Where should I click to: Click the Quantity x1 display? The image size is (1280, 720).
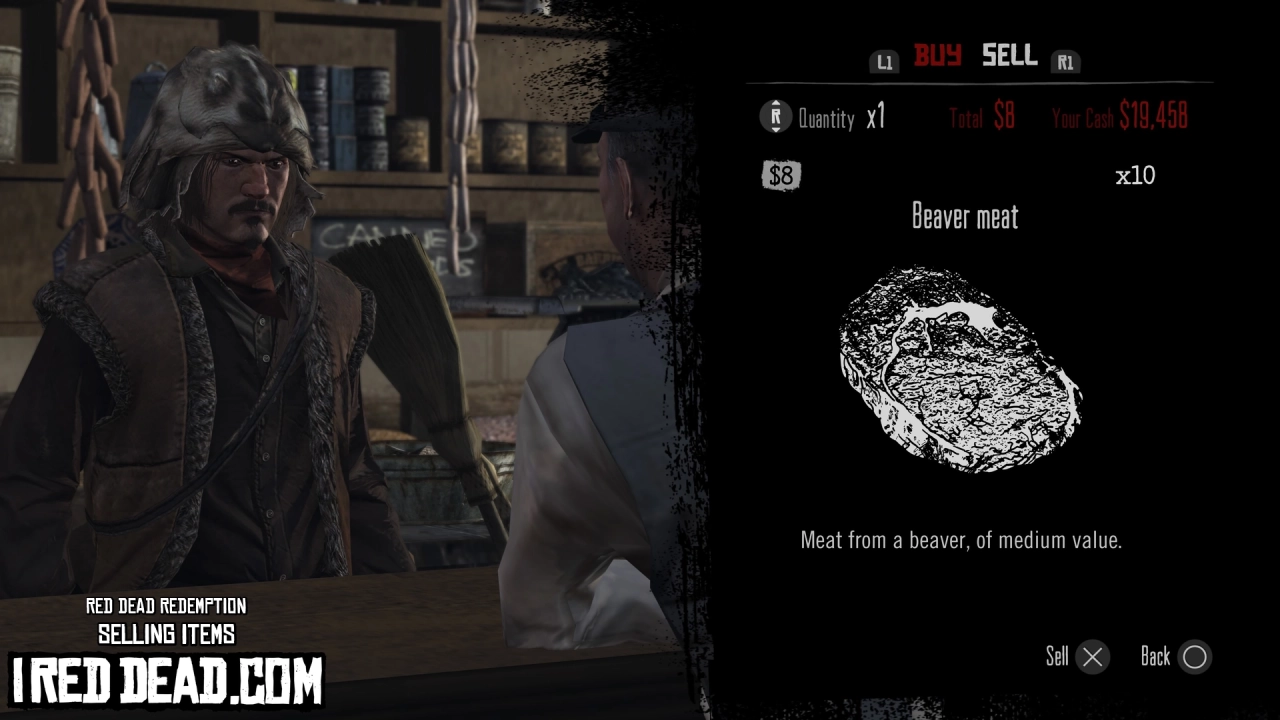(843, 117)
